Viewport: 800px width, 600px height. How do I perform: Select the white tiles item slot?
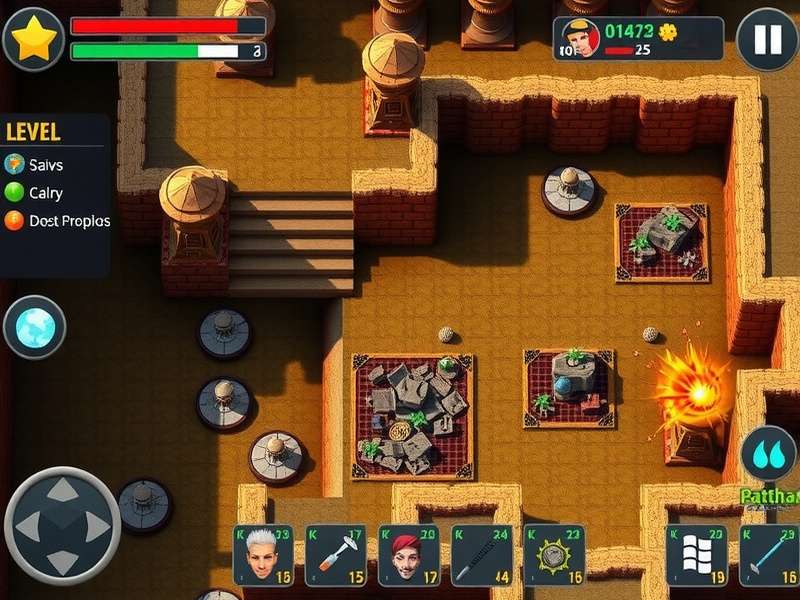696,555
